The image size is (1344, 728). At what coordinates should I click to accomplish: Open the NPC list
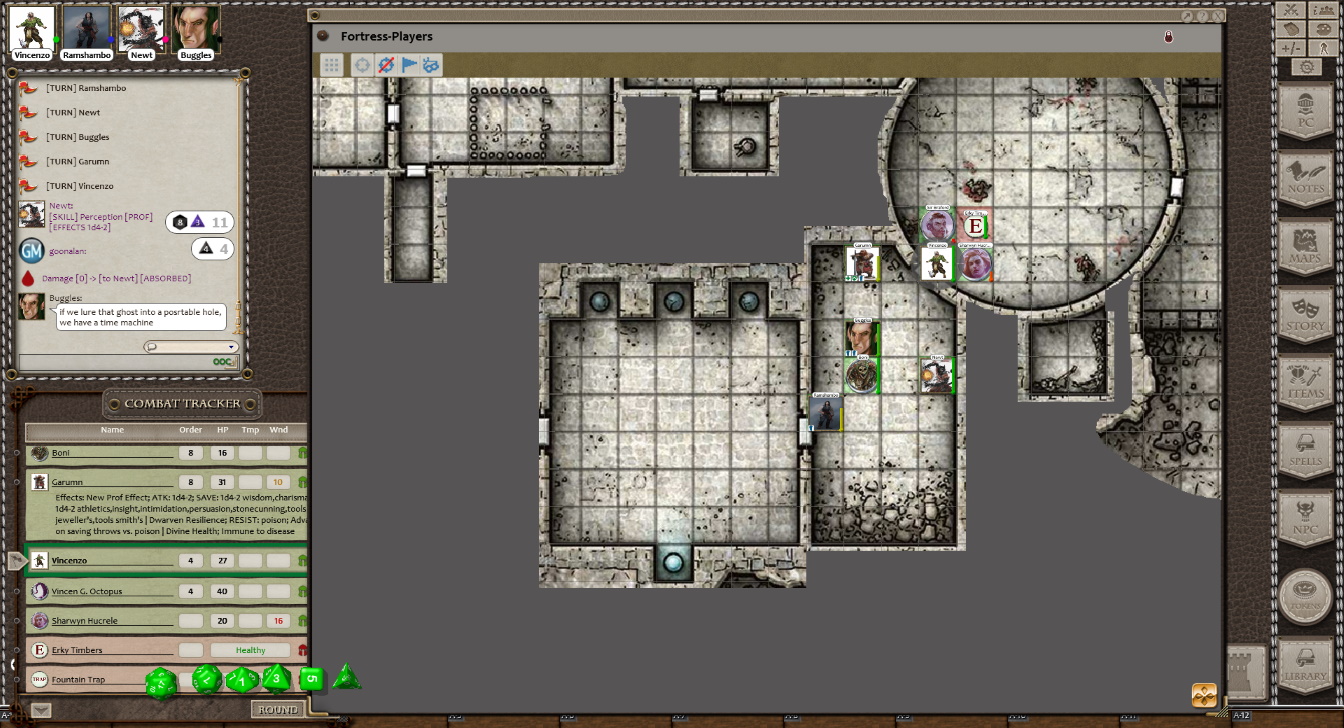(1305, 518)
